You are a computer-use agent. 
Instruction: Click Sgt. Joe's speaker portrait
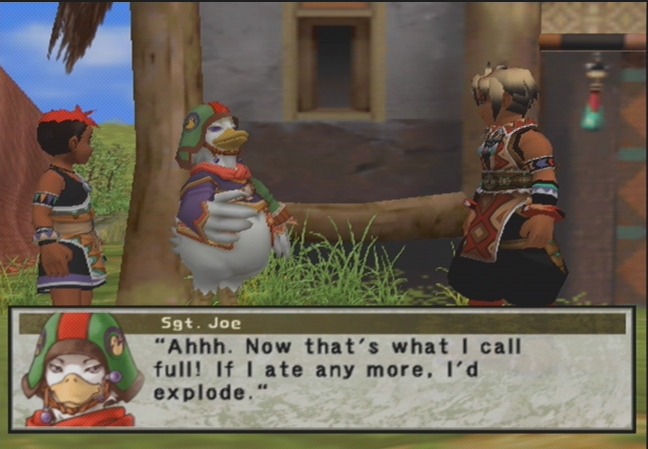[79, 371]
